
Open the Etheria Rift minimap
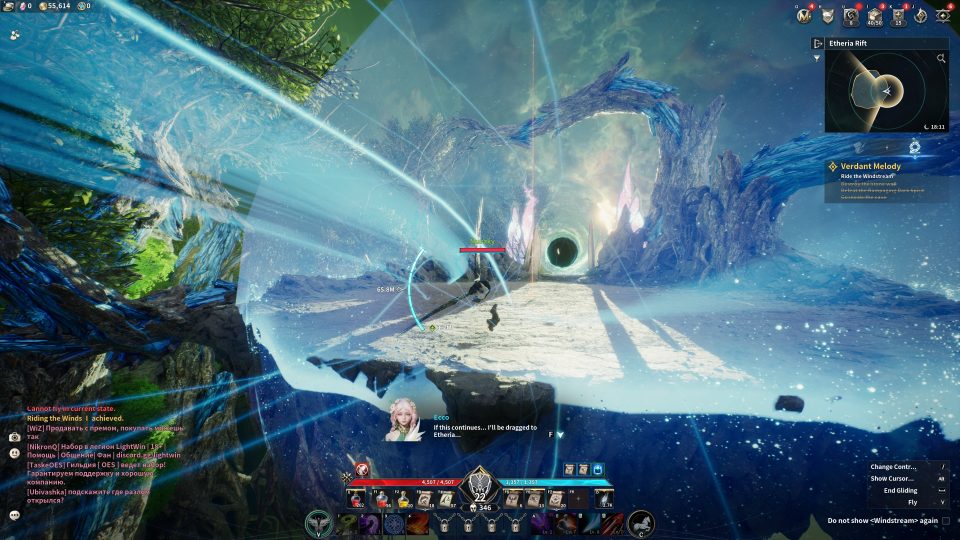(x=886, y=91)
